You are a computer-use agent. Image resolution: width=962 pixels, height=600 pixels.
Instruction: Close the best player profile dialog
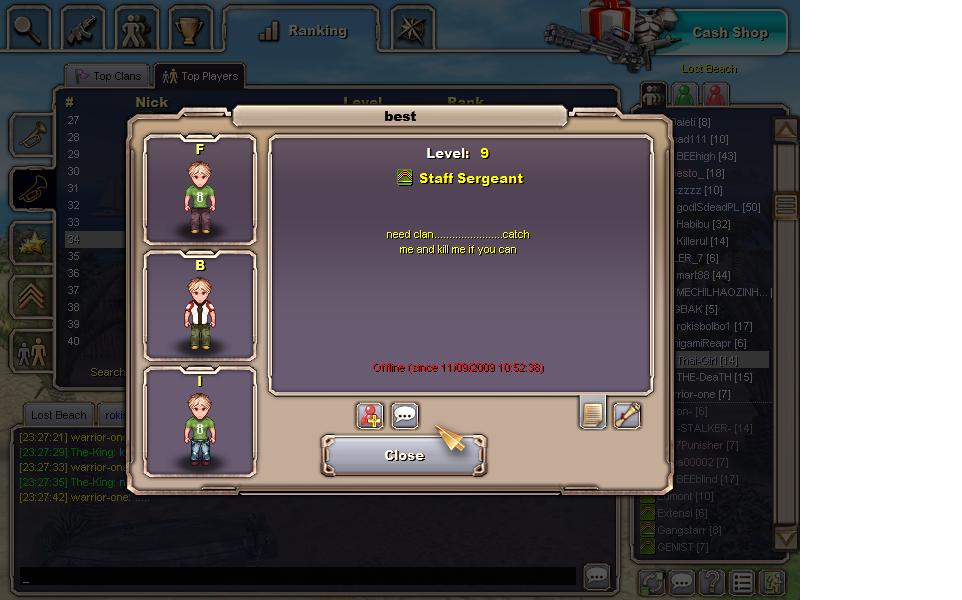tap(404, 455)
